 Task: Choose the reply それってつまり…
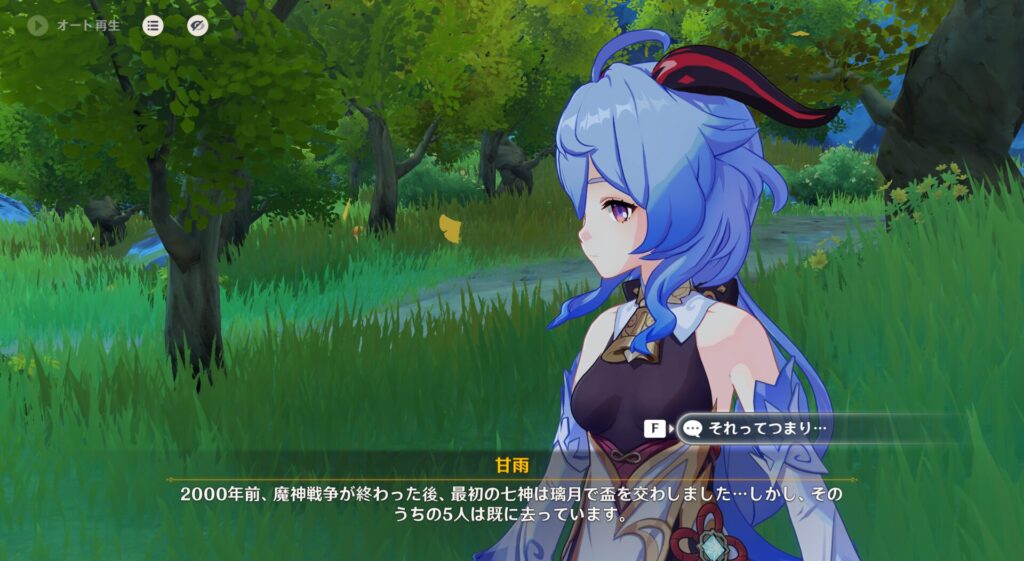click(x=767, y=429)
